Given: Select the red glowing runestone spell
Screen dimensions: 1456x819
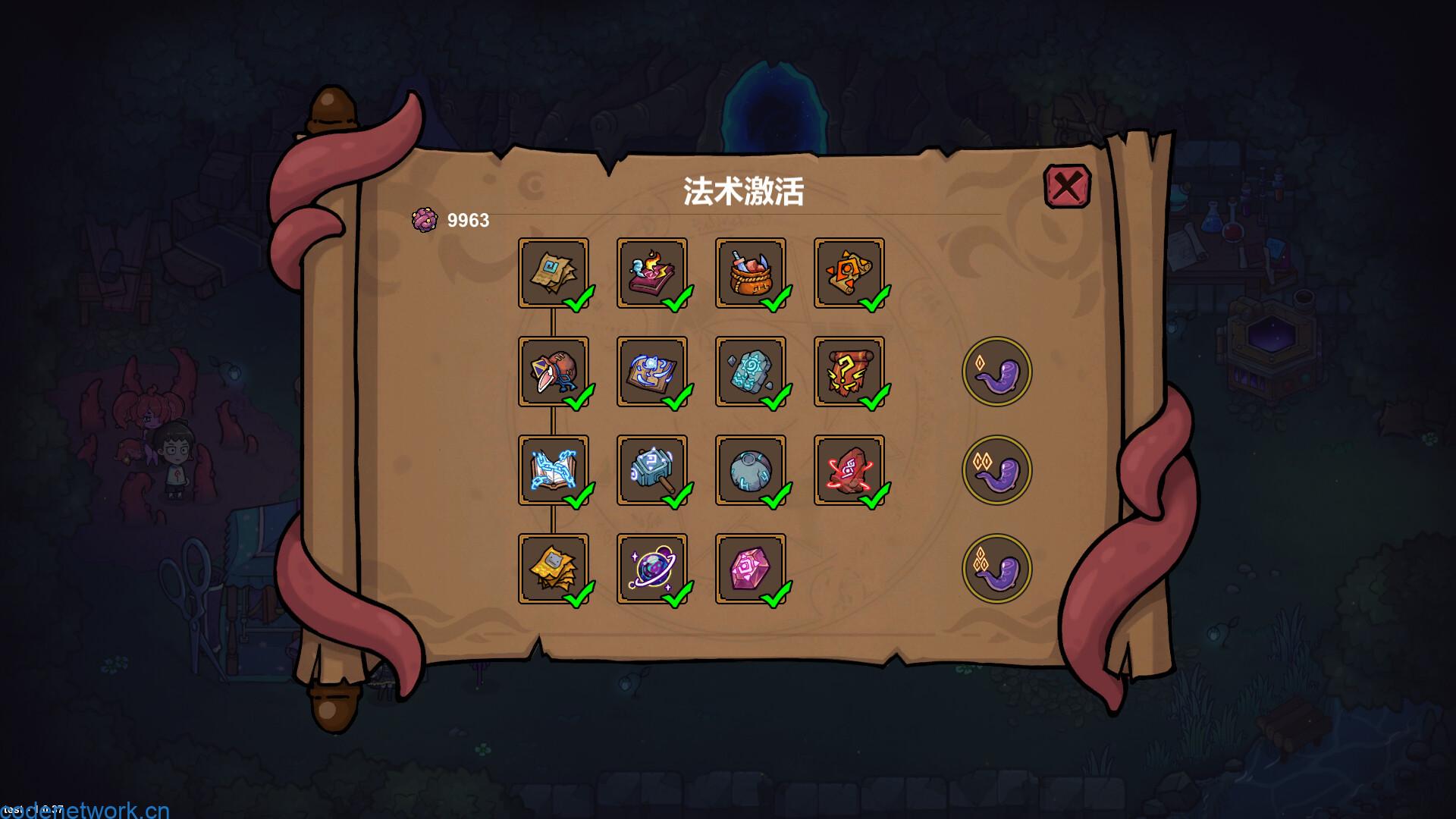Looking at the screenshot, I should (x=849, y=470).
